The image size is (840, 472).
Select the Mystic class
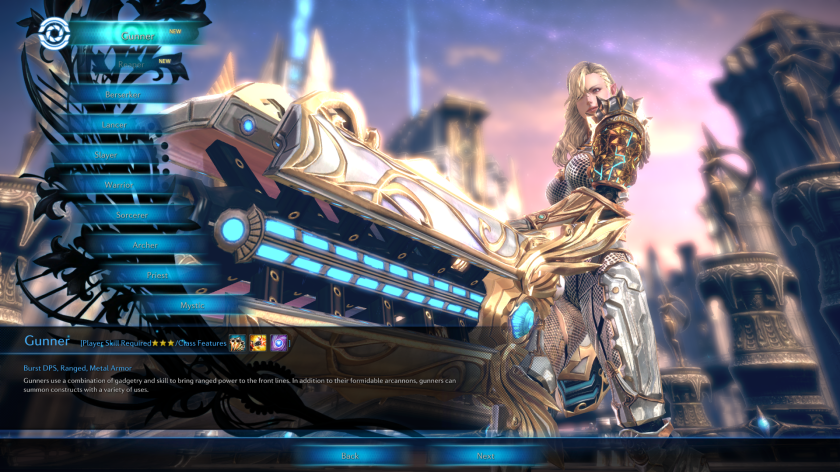(181, 304)
